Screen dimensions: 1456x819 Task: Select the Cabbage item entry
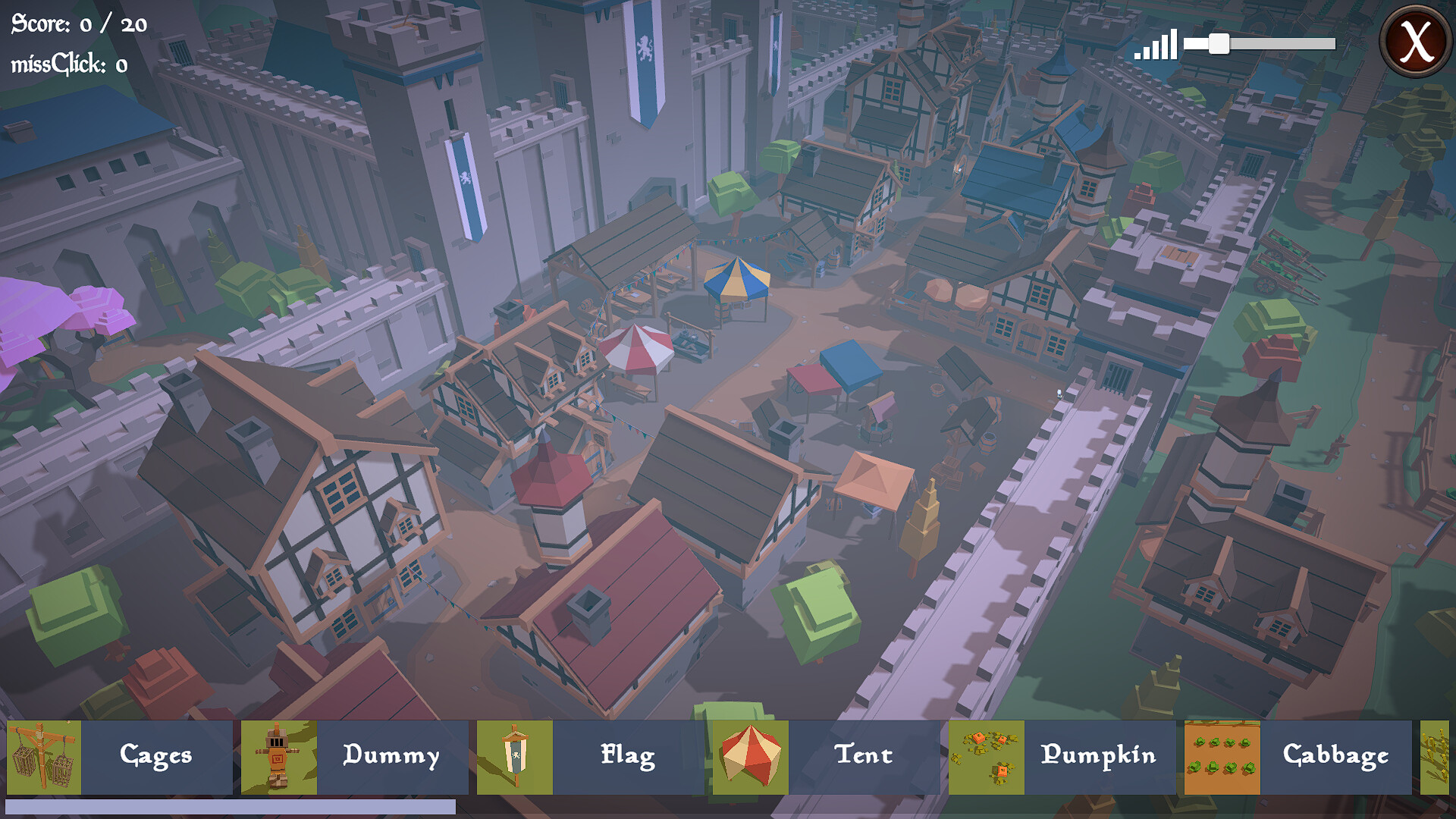tap(1335, 756)
